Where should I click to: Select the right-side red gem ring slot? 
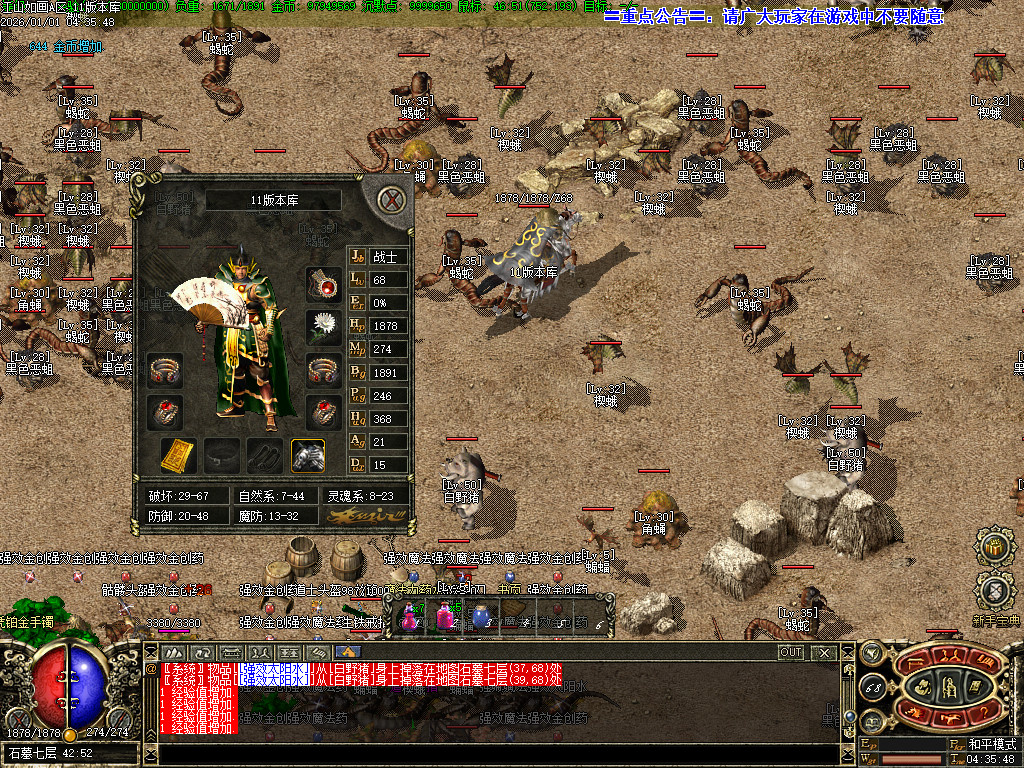pos(323,412)
